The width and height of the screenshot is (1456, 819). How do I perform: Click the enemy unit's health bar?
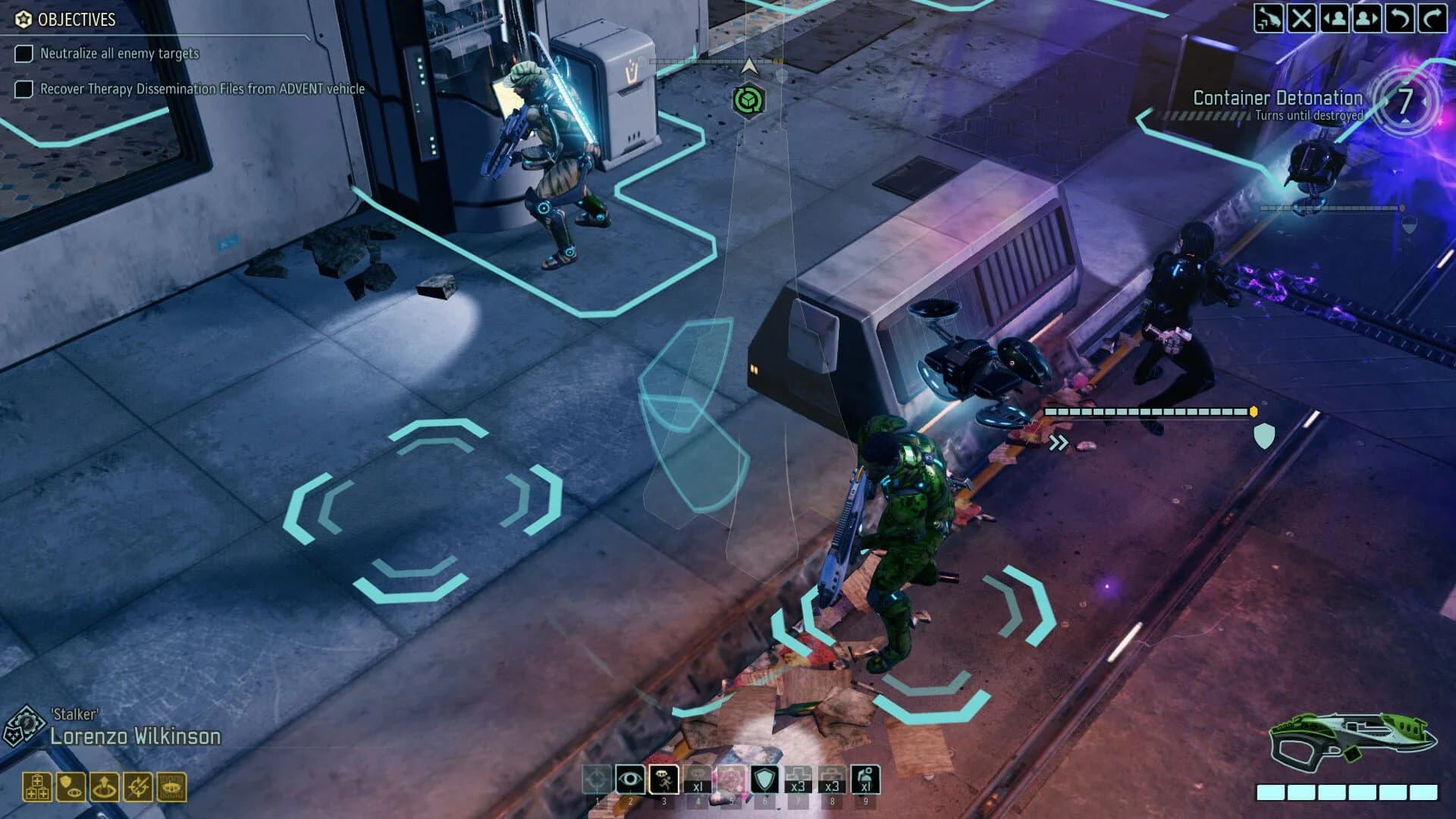pos(1145,410)
